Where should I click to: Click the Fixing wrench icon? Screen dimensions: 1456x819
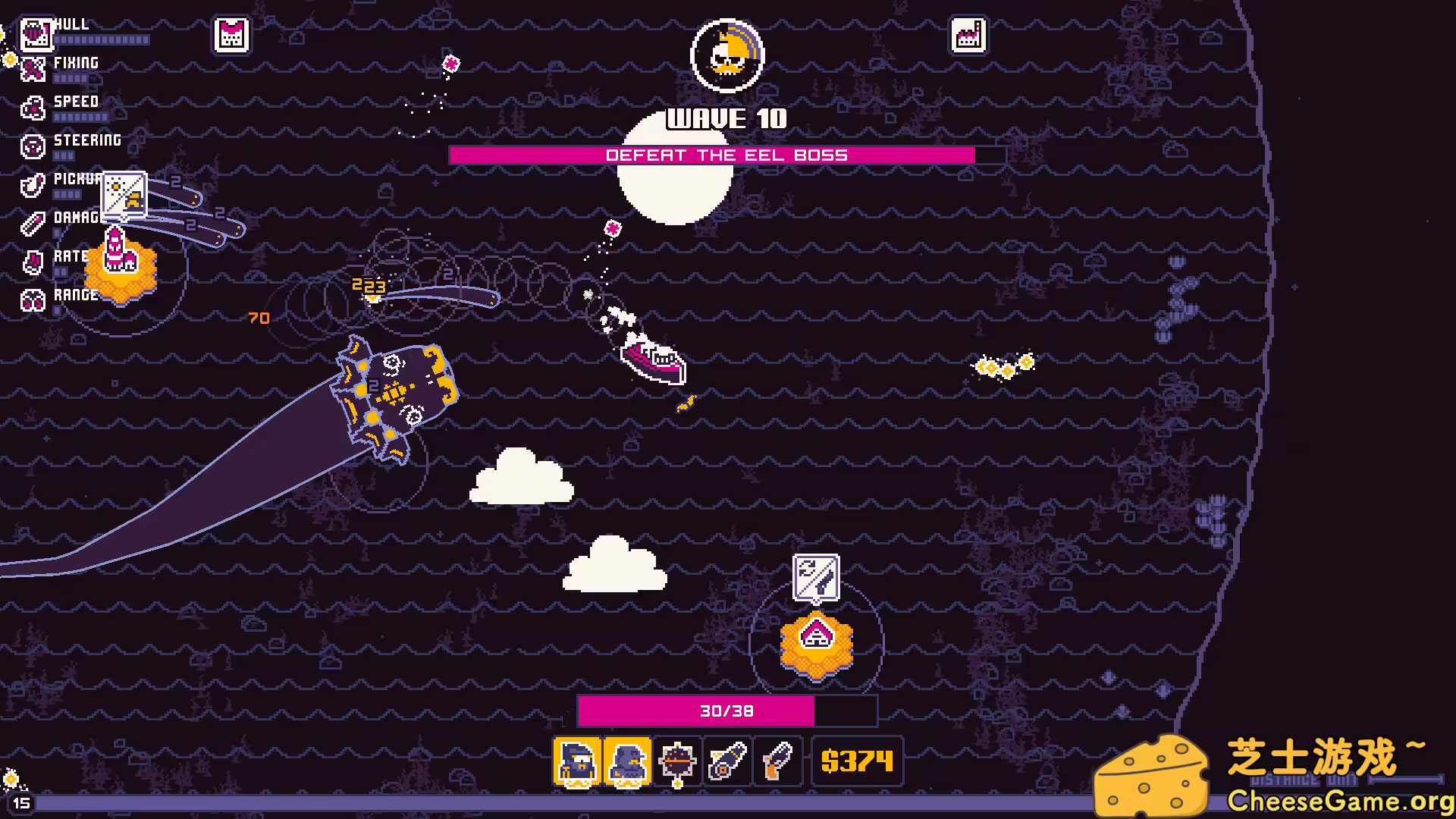pyautogui.click(x=33, y=70)
